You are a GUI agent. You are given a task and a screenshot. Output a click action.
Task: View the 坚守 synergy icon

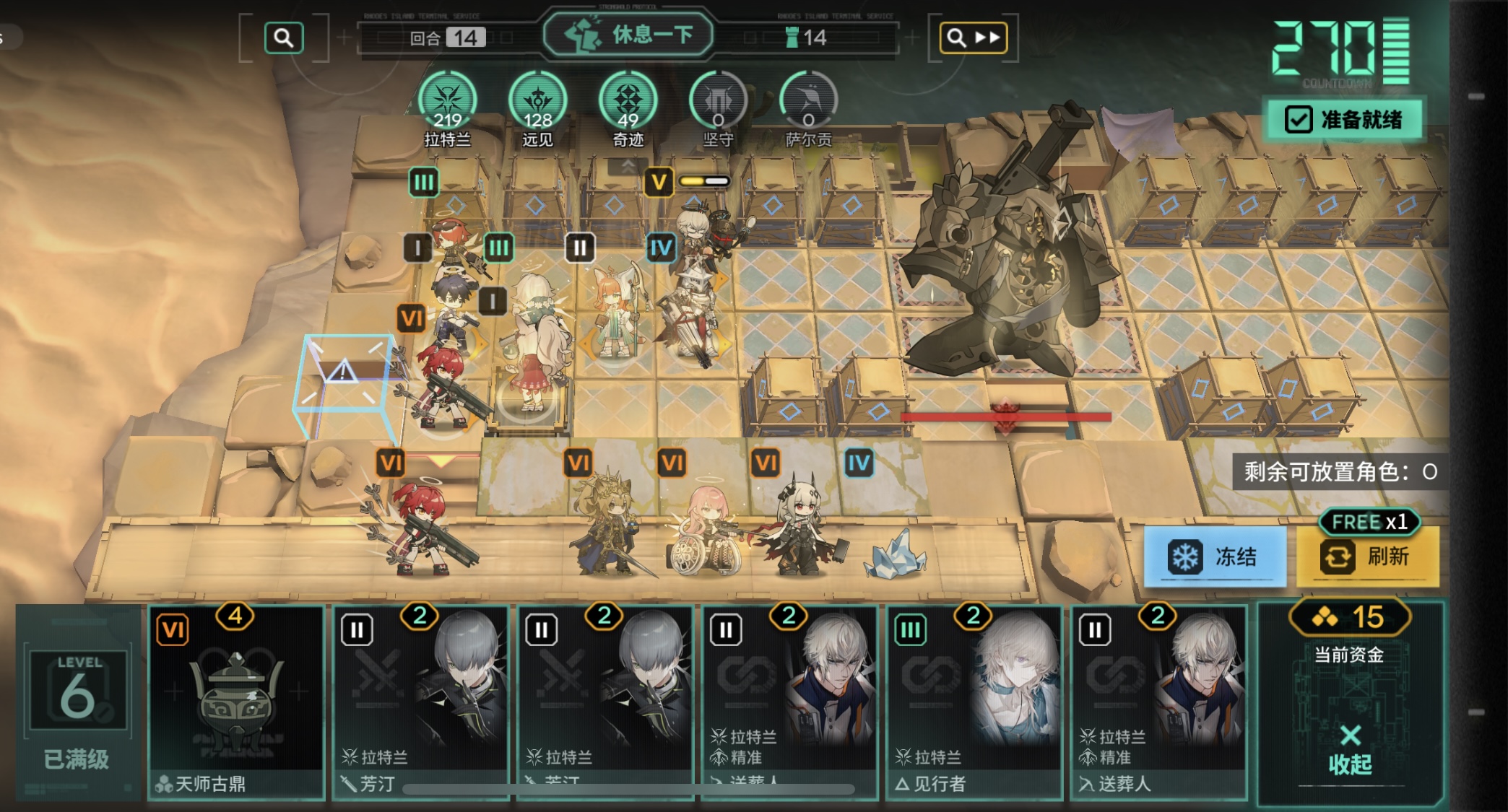click(718, 102)
